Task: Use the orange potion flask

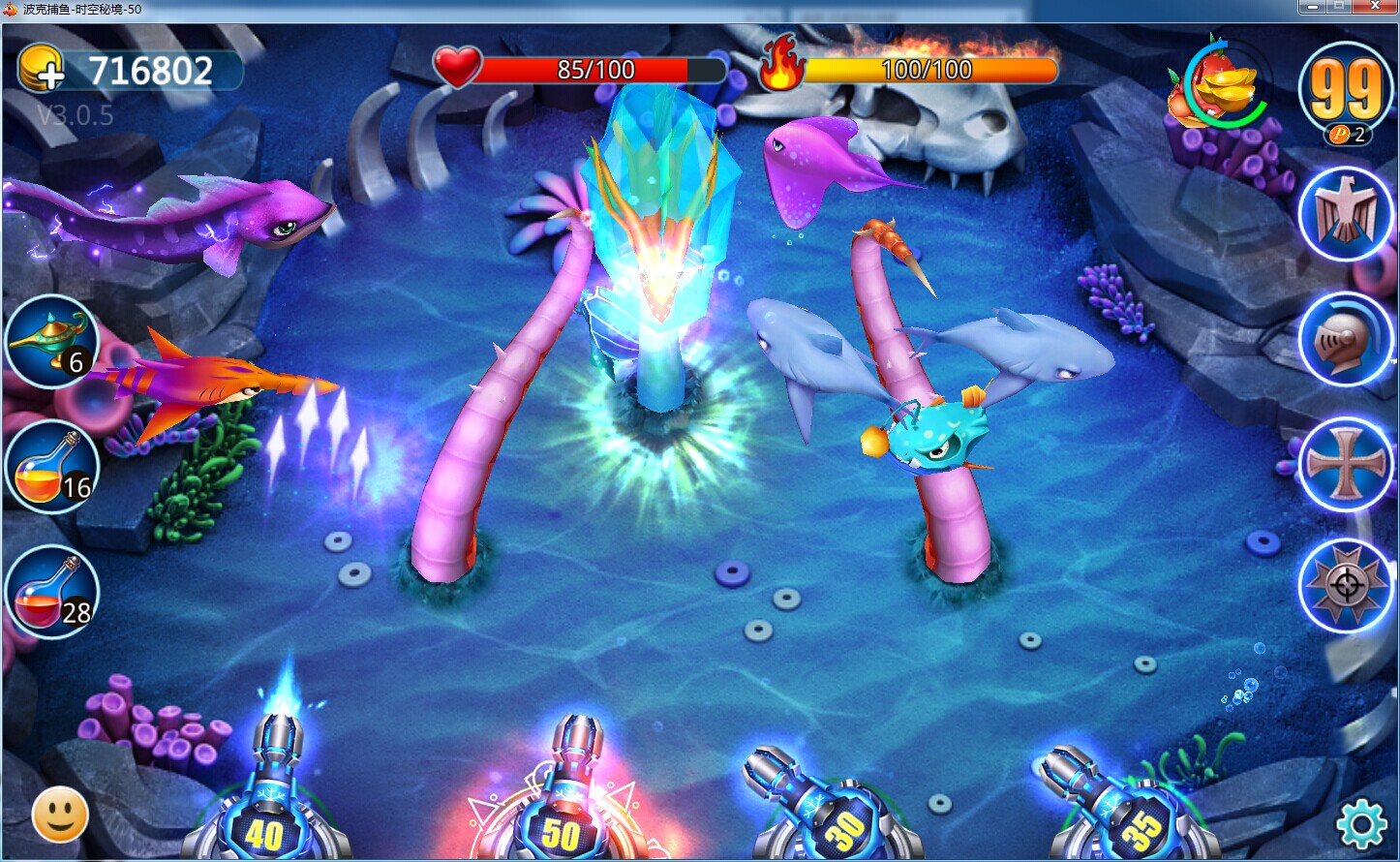Action: (x=50, y=467)
